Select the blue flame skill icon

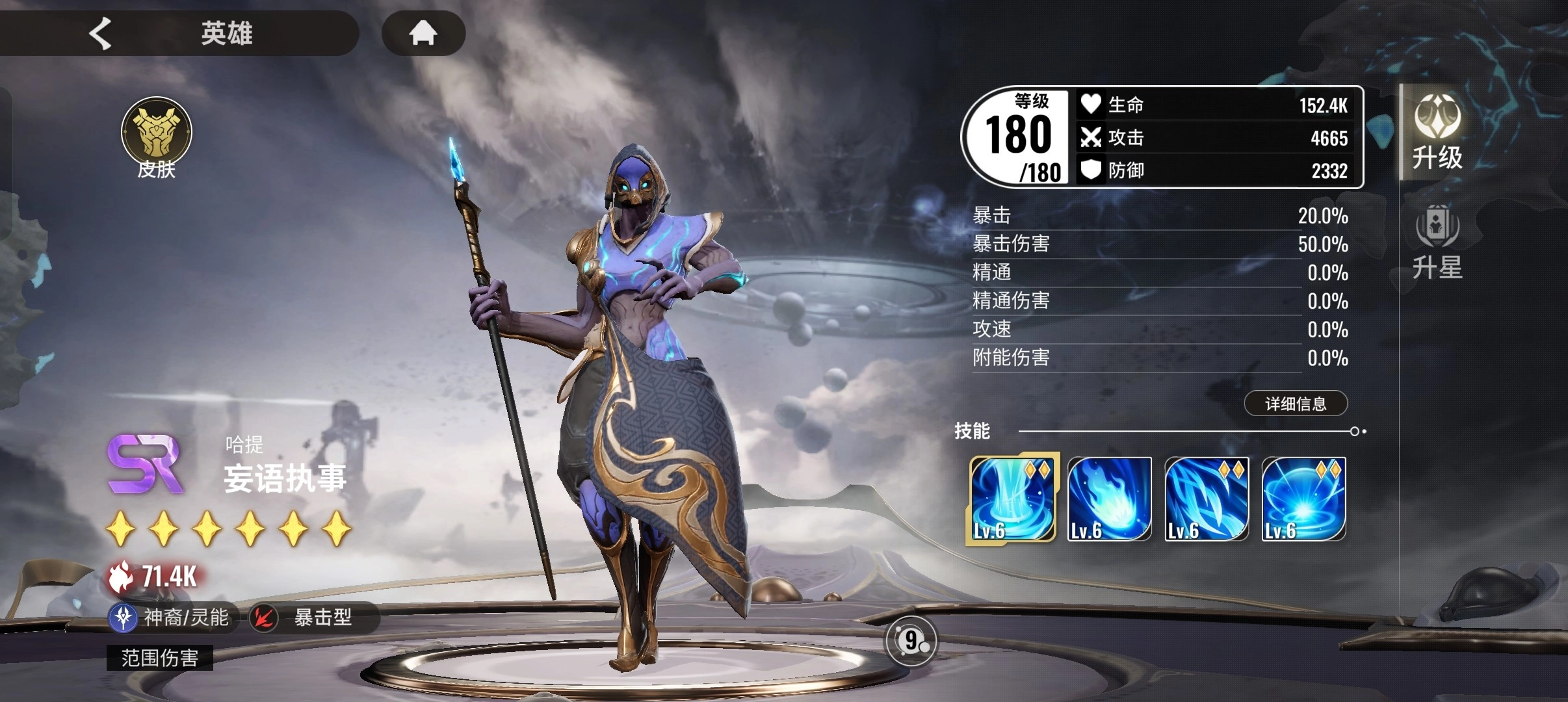coord(1109,499)
